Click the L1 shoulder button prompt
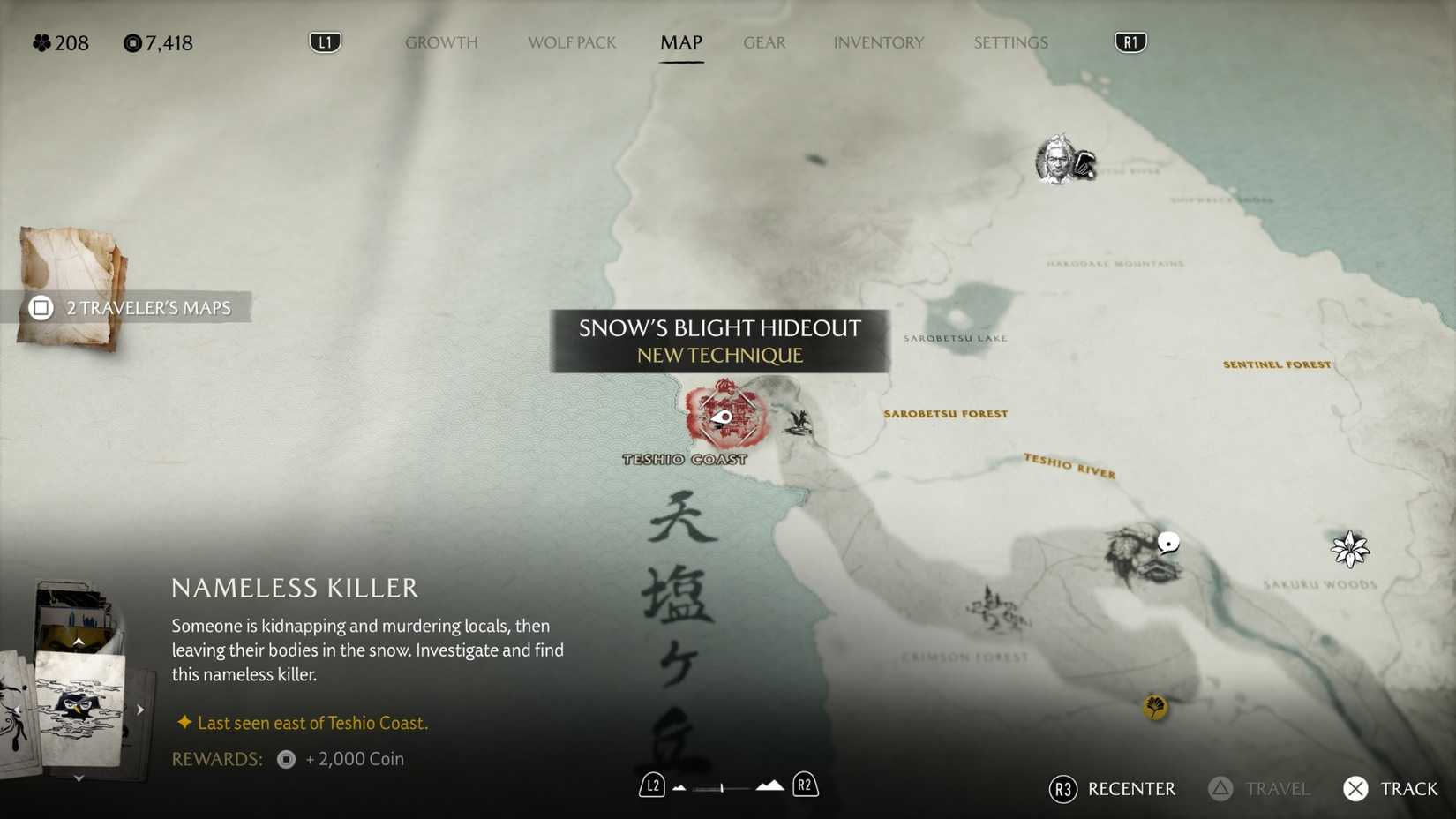1456x819 pixels. point(325,41)
